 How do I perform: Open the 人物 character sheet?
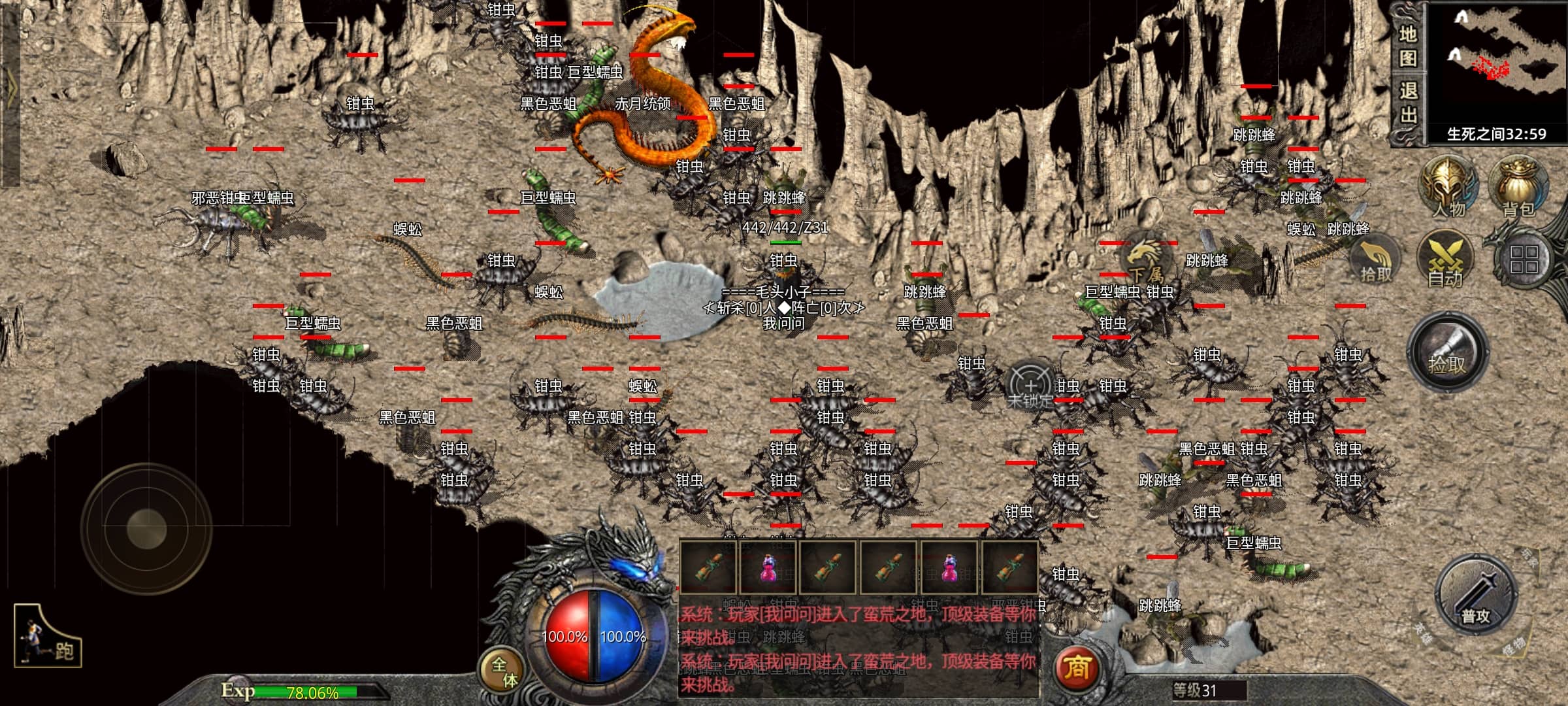(1448, 186)
